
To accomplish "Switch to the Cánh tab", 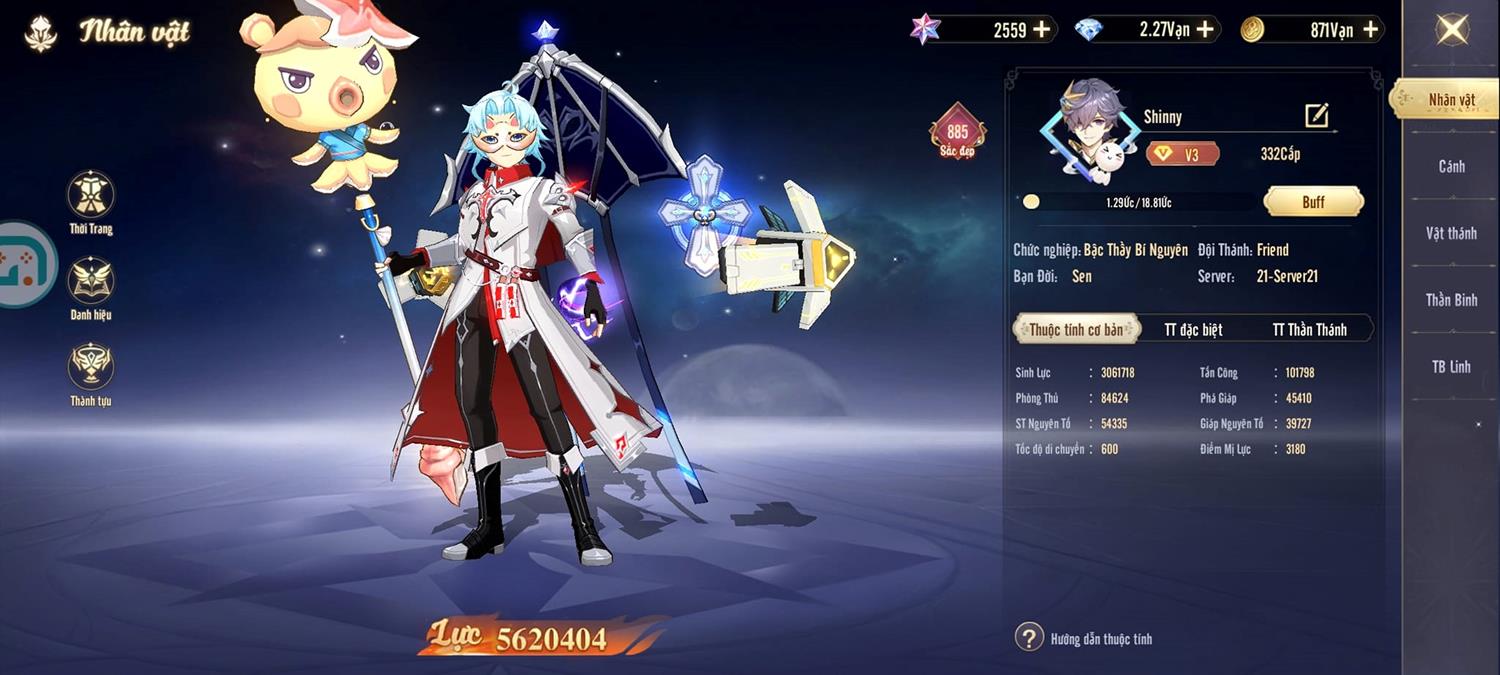I will click(1451, 167).
